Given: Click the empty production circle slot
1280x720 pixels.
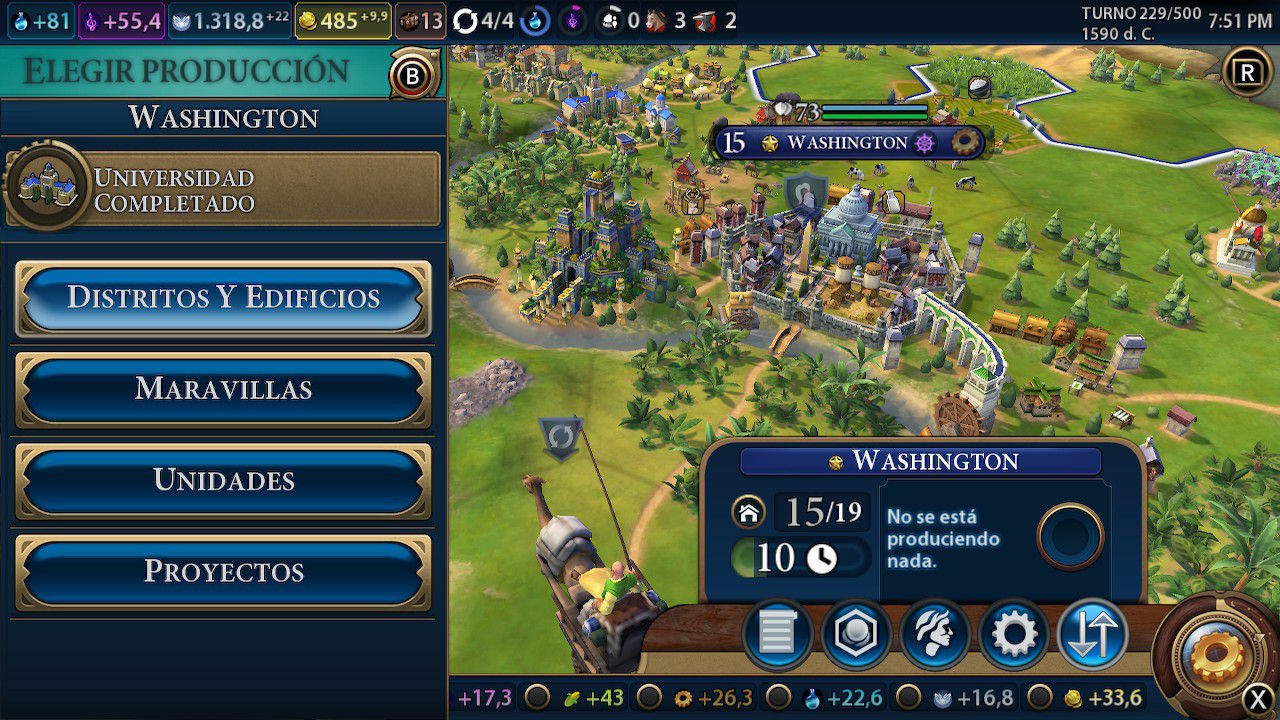Looking at the screenshot, I should (1070, 536).
